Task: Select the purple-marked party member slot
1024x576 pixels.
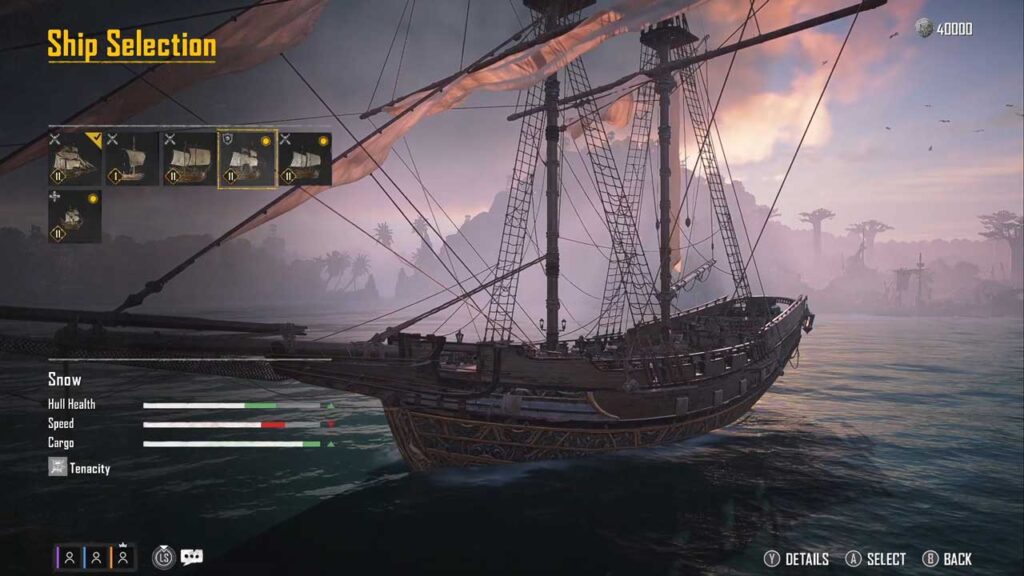Action: (x=69, y=558)
